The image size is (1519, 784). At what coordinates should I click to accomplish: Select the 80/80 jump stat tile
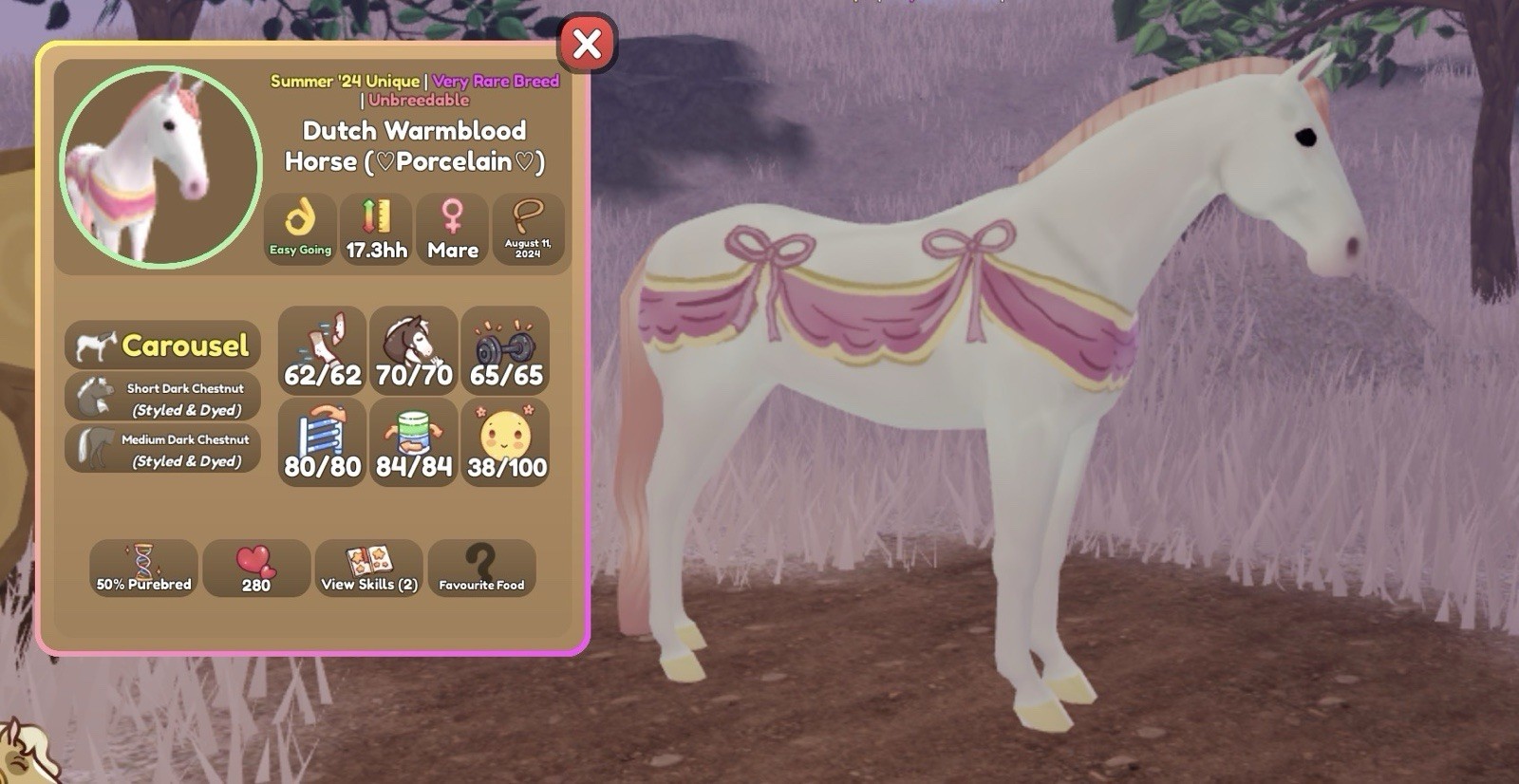click(x=323, y=442)
